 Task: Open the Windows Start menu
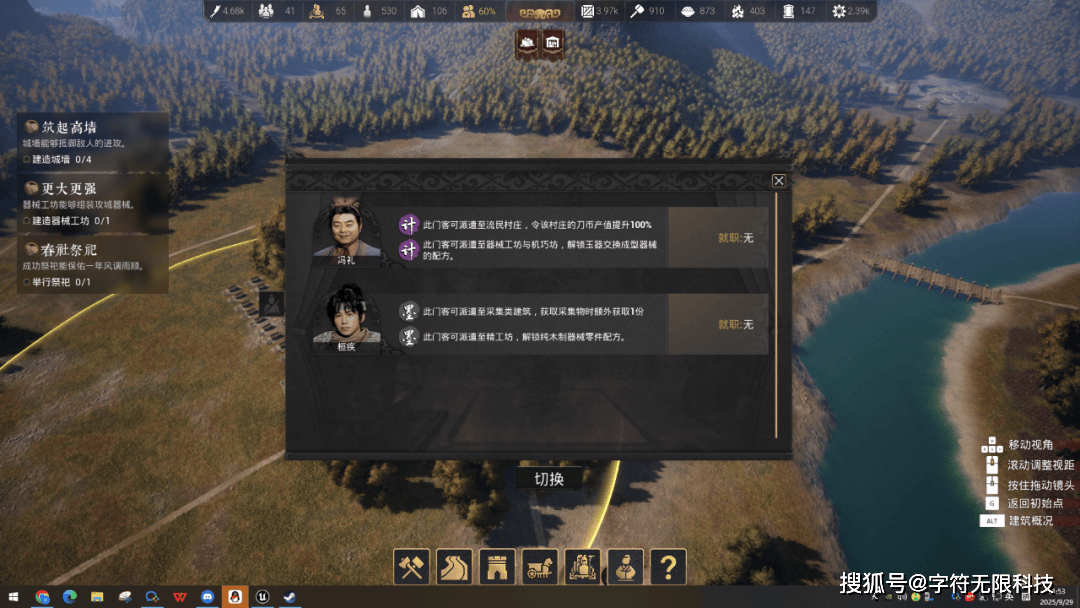point(14,597)
